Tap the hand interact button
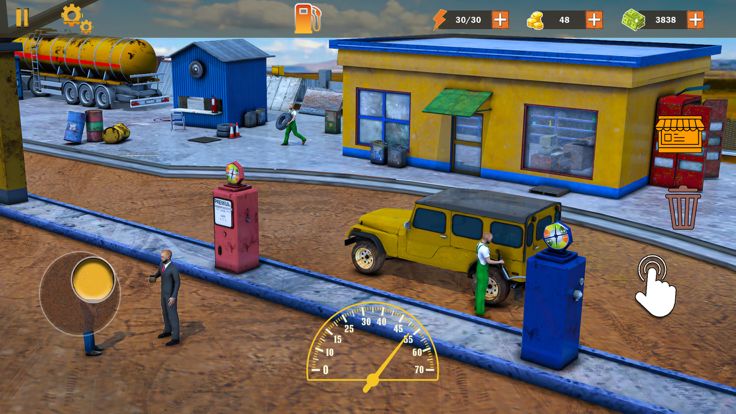This screenshot has height=414, width=736. tap(656, 284)
